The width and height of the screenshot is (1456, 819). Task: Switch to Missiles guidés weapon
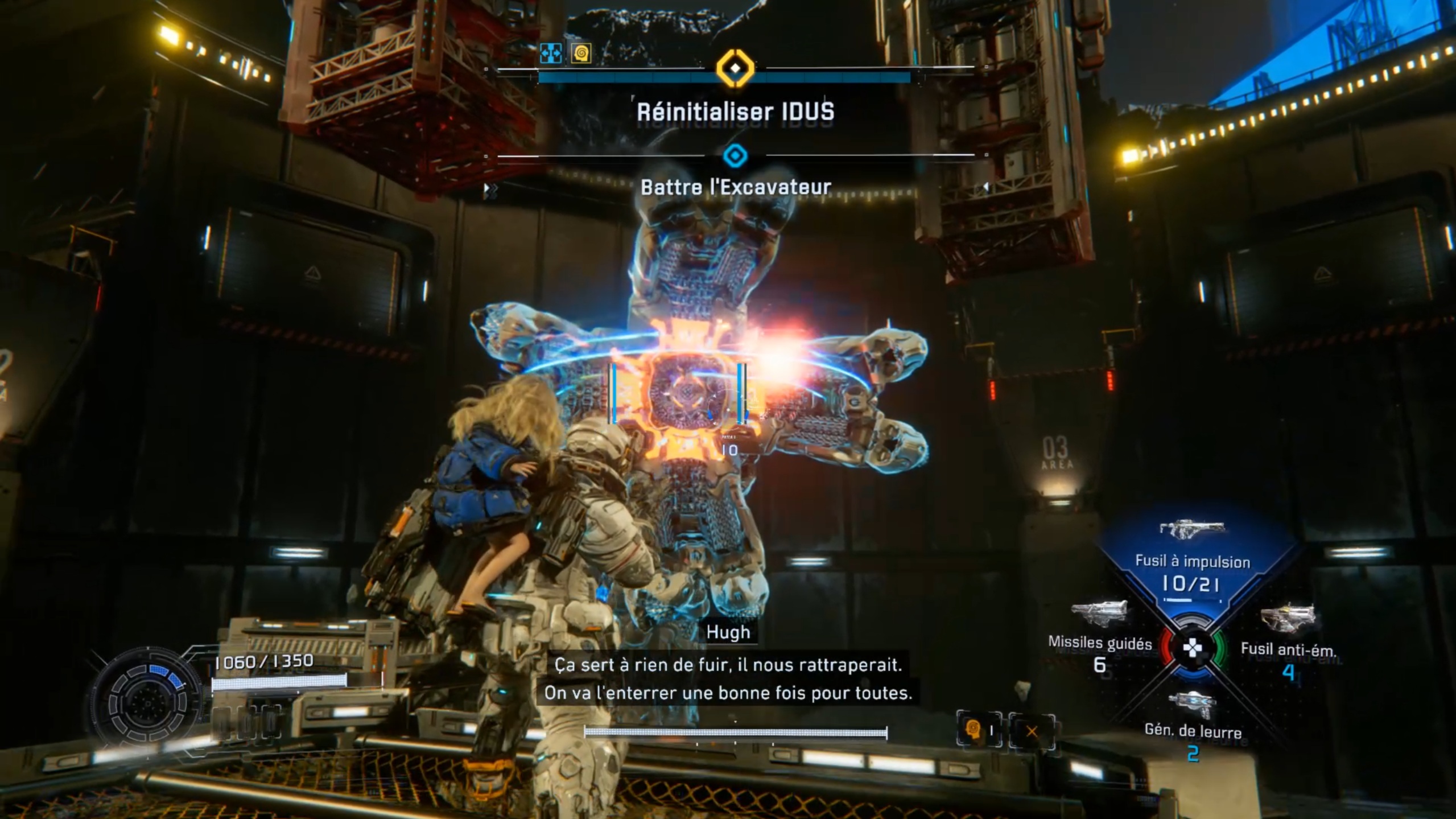(x=1099, y=636)
